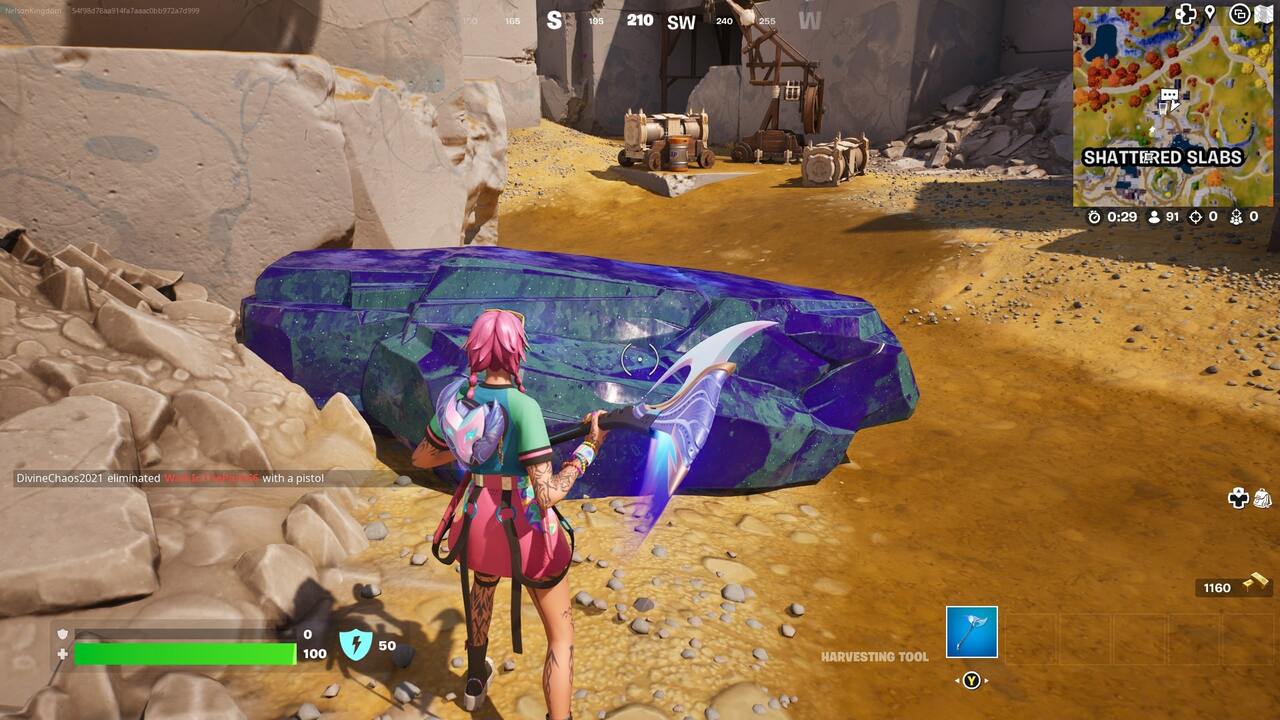Screen dimensions: 1280x720
Task: Click the place marker pin icon above the minimap
Action: tap(1211, 12)
